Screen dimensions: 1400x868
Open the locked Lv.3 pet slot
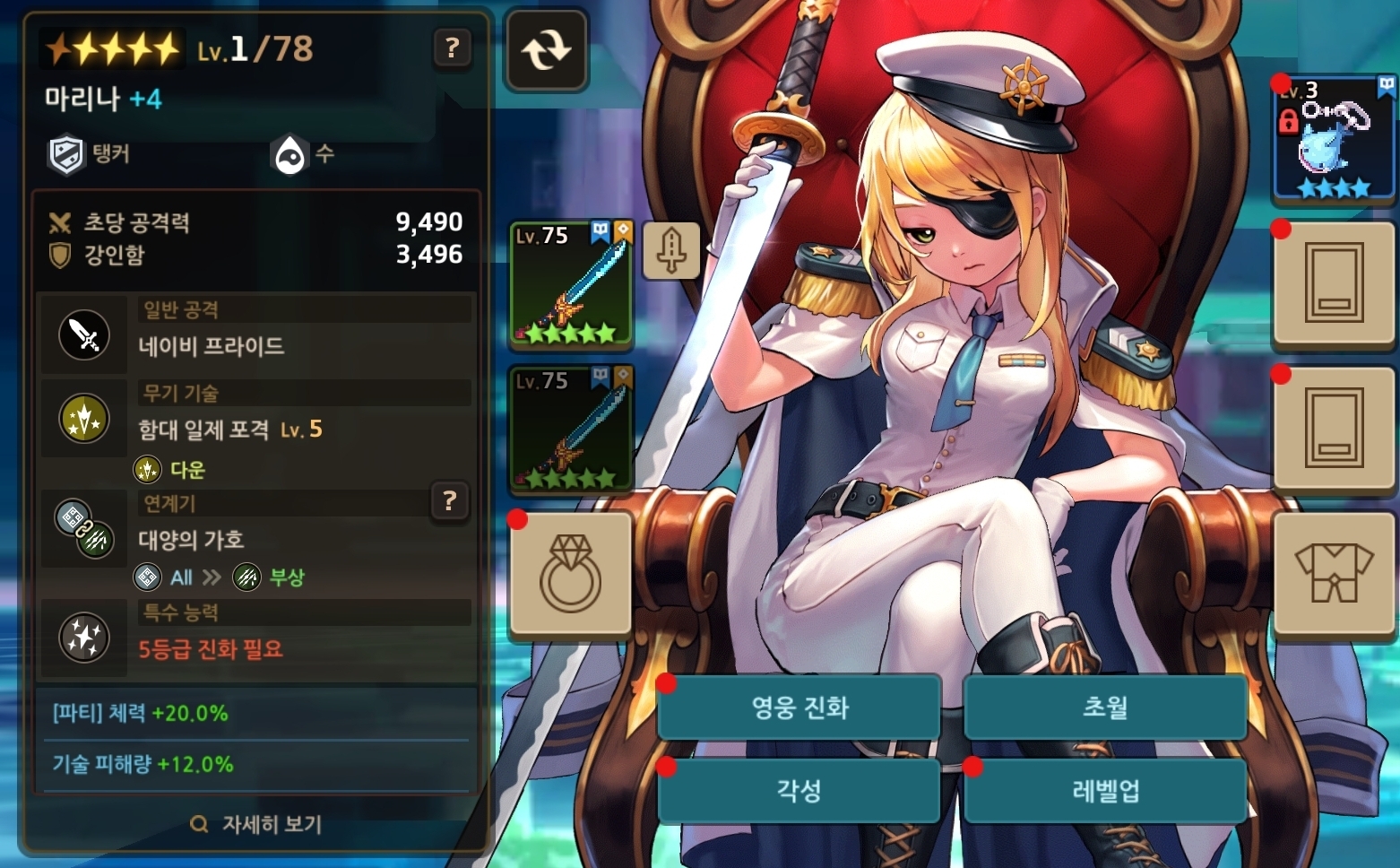tap(1332, 139)
